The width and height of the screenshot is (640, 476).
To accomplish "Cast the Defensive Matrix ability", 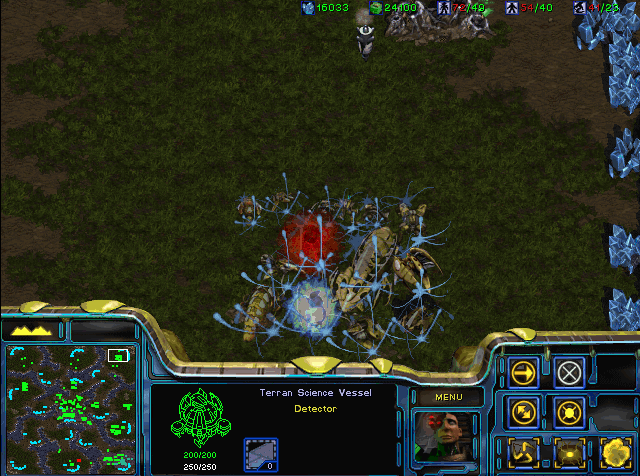I will tap(523, 451).
